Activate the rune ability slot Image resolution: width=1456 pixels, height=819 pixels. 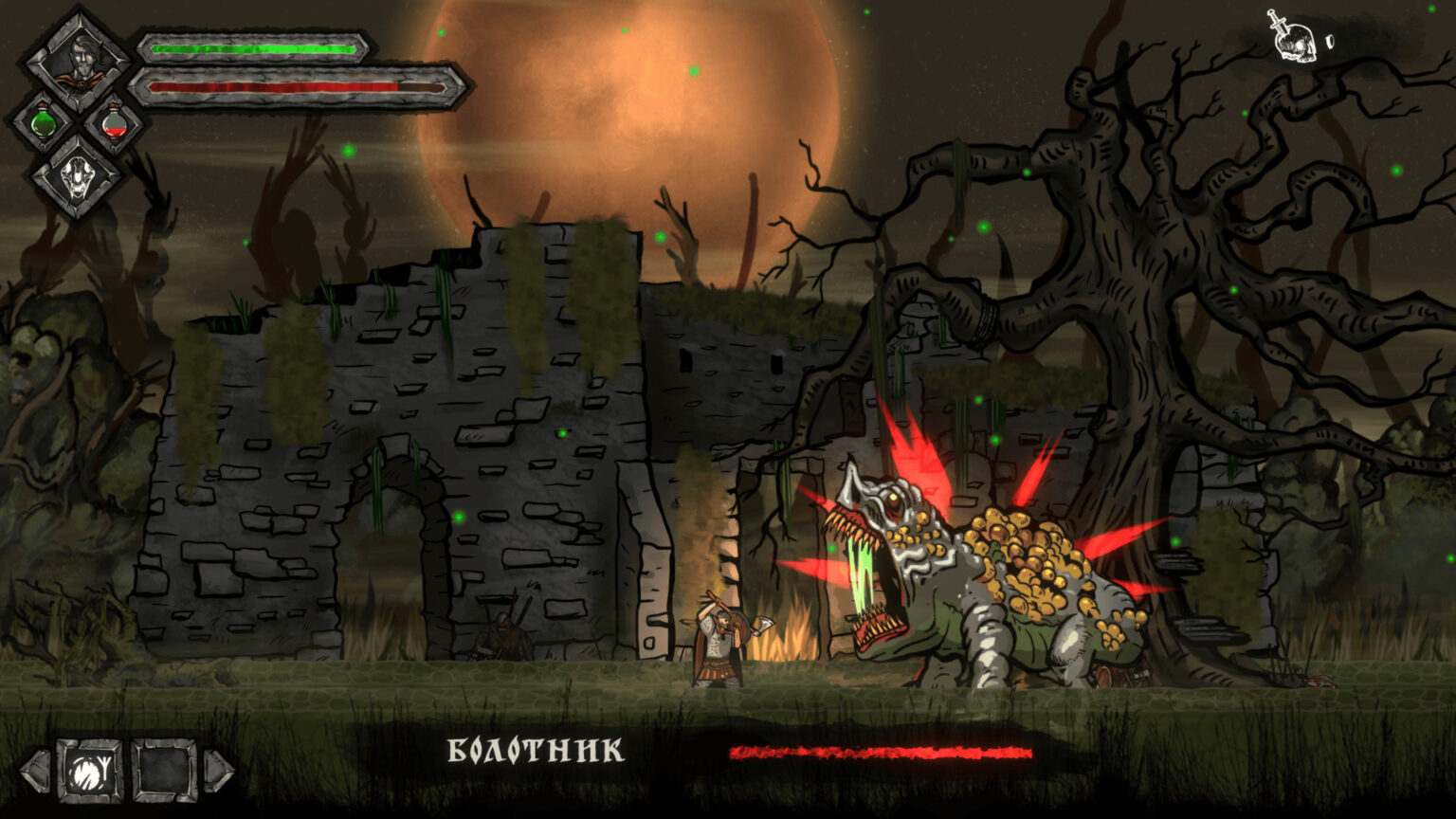pos(89,771)
